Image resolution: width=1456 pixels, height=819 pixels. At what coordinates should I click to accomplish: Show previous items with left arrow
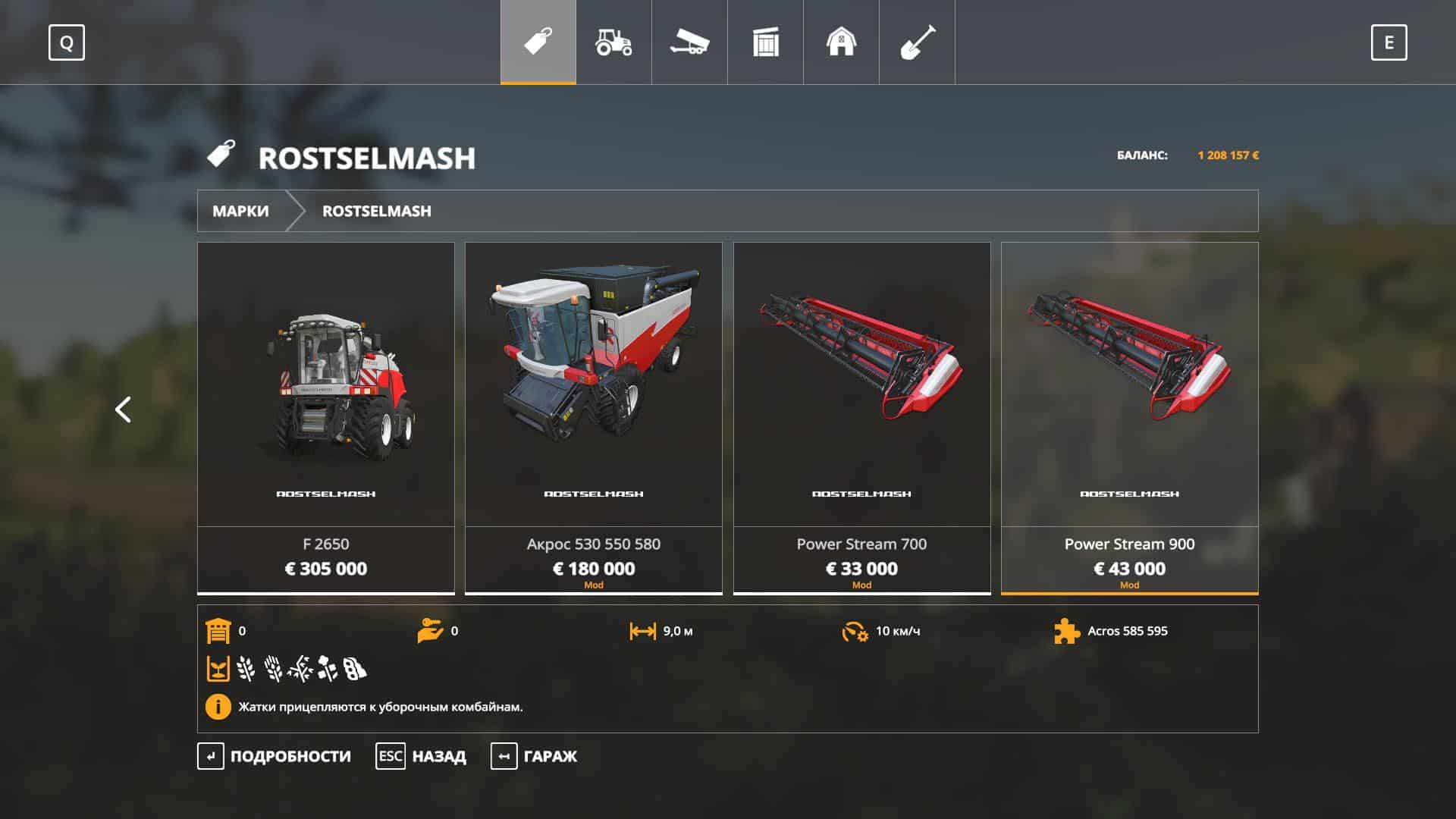(123, 409)
